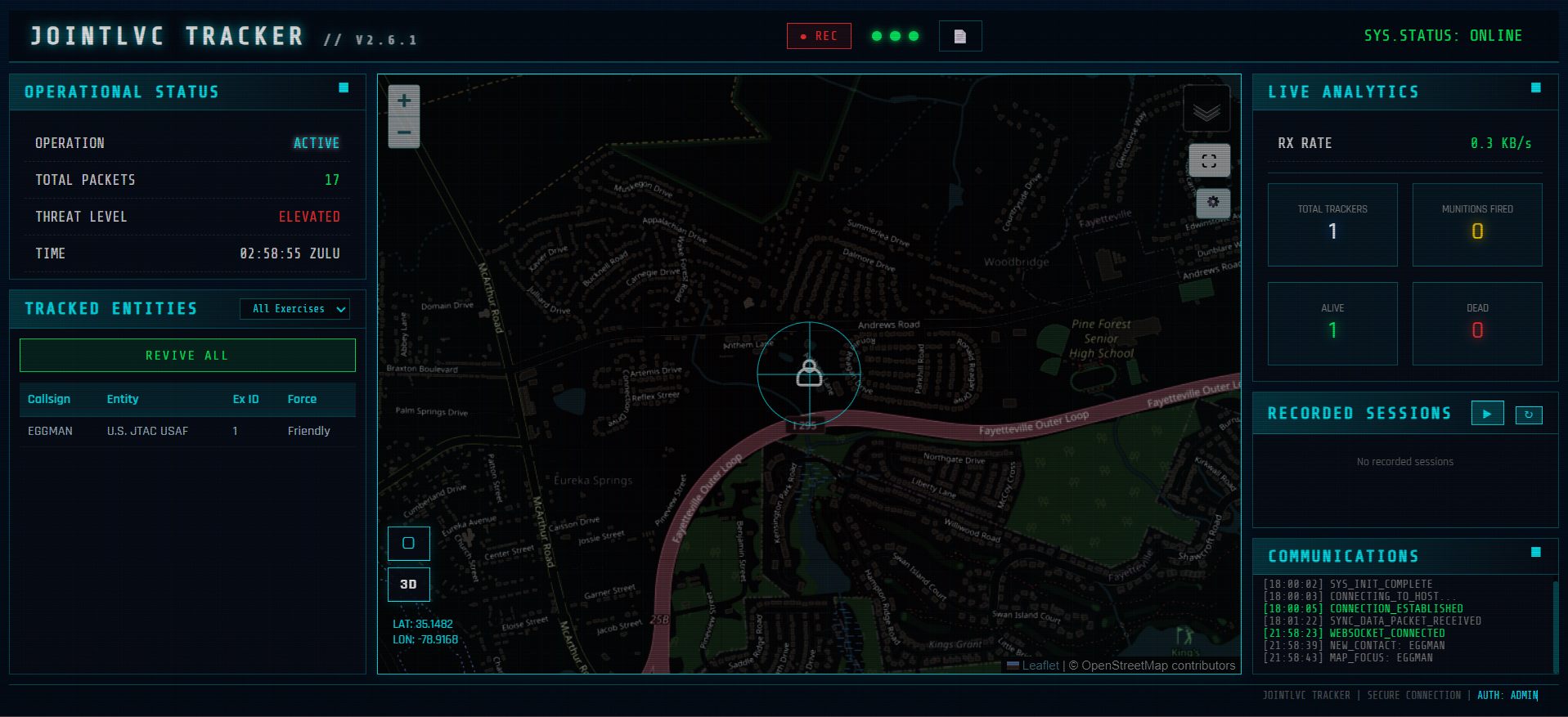This screenshot has height=717, width=1568.
Task: Click the EGGMAN lock marker on the map
Action: pyautogui.click(x=809, y=374)
